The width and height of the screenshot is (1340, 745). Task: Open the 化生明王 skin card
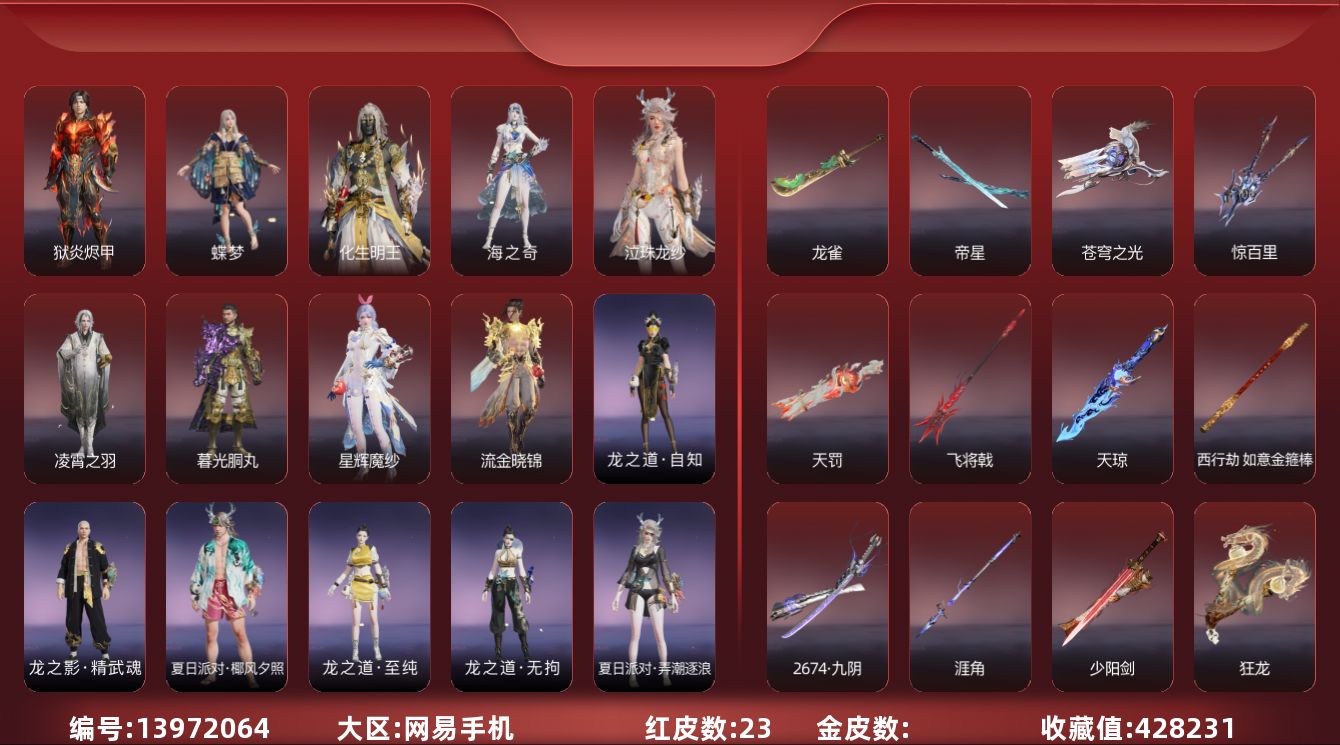point(369,180)
